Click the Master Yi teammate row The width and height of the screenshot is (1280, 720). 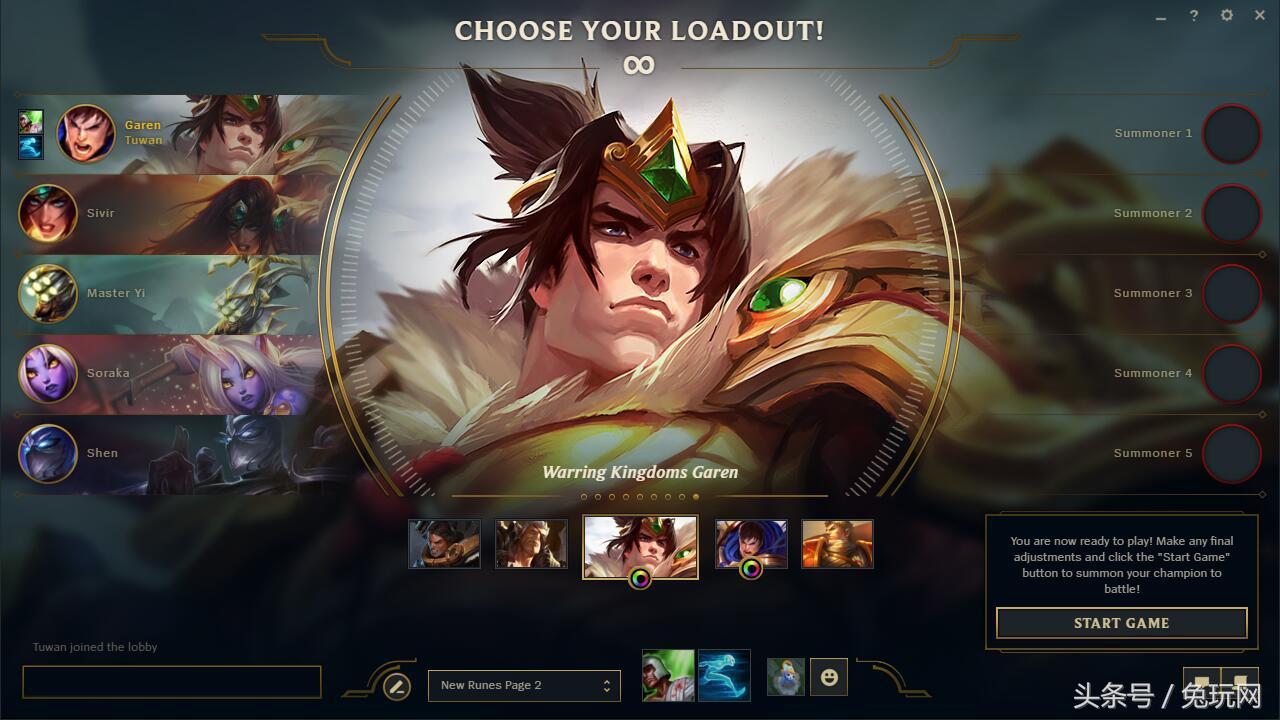point(170,293)
